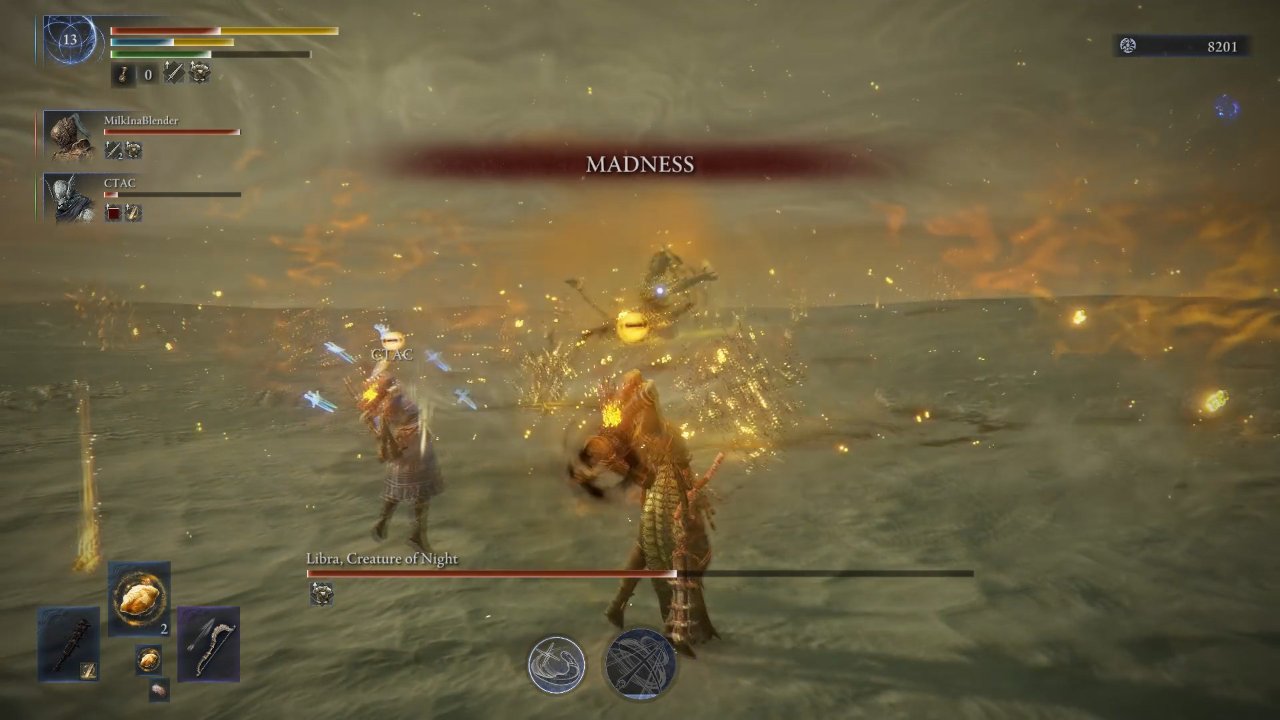Click the rune currency icon beside 8201
Screen dimensions: 1280x720
(x=1128, y=45)
